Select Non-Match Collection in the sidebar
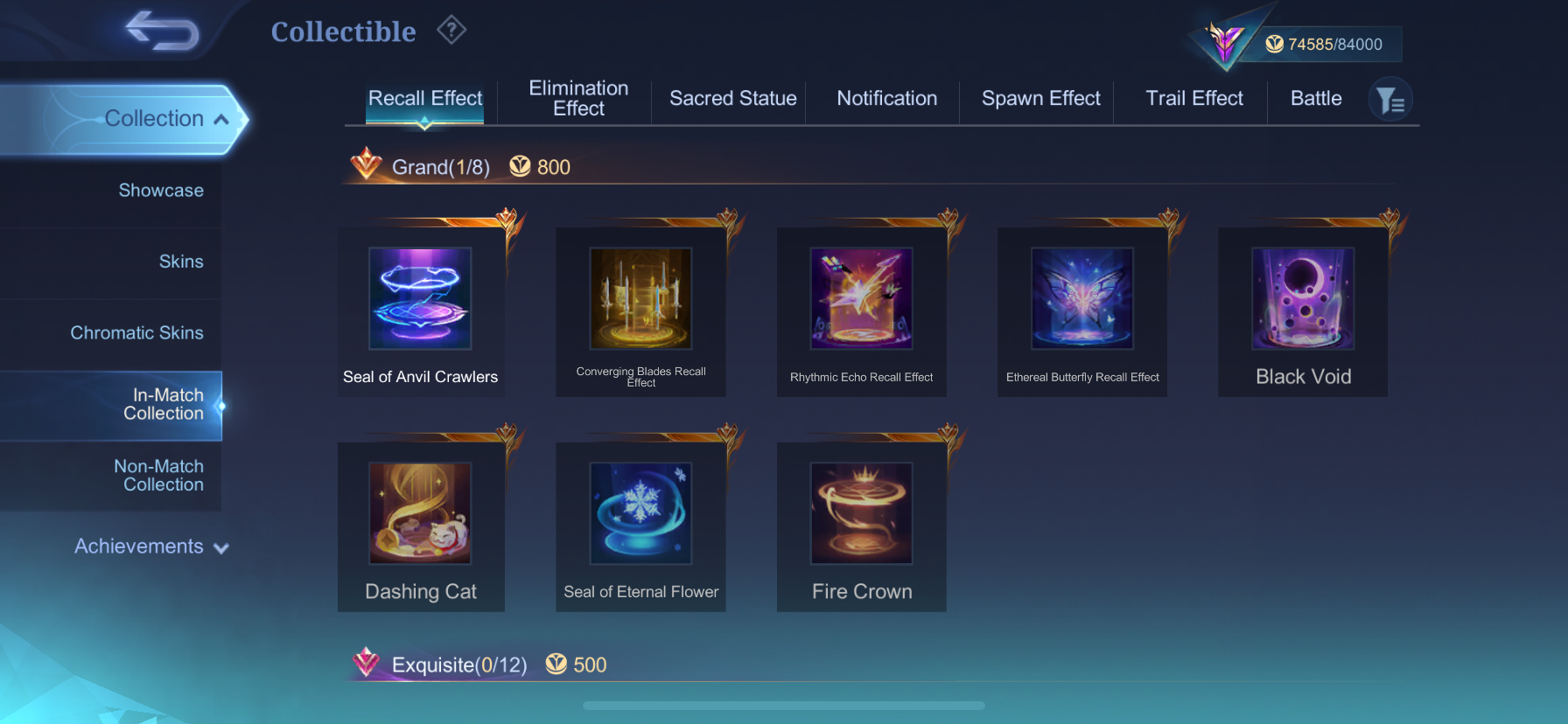 [159, 476]
